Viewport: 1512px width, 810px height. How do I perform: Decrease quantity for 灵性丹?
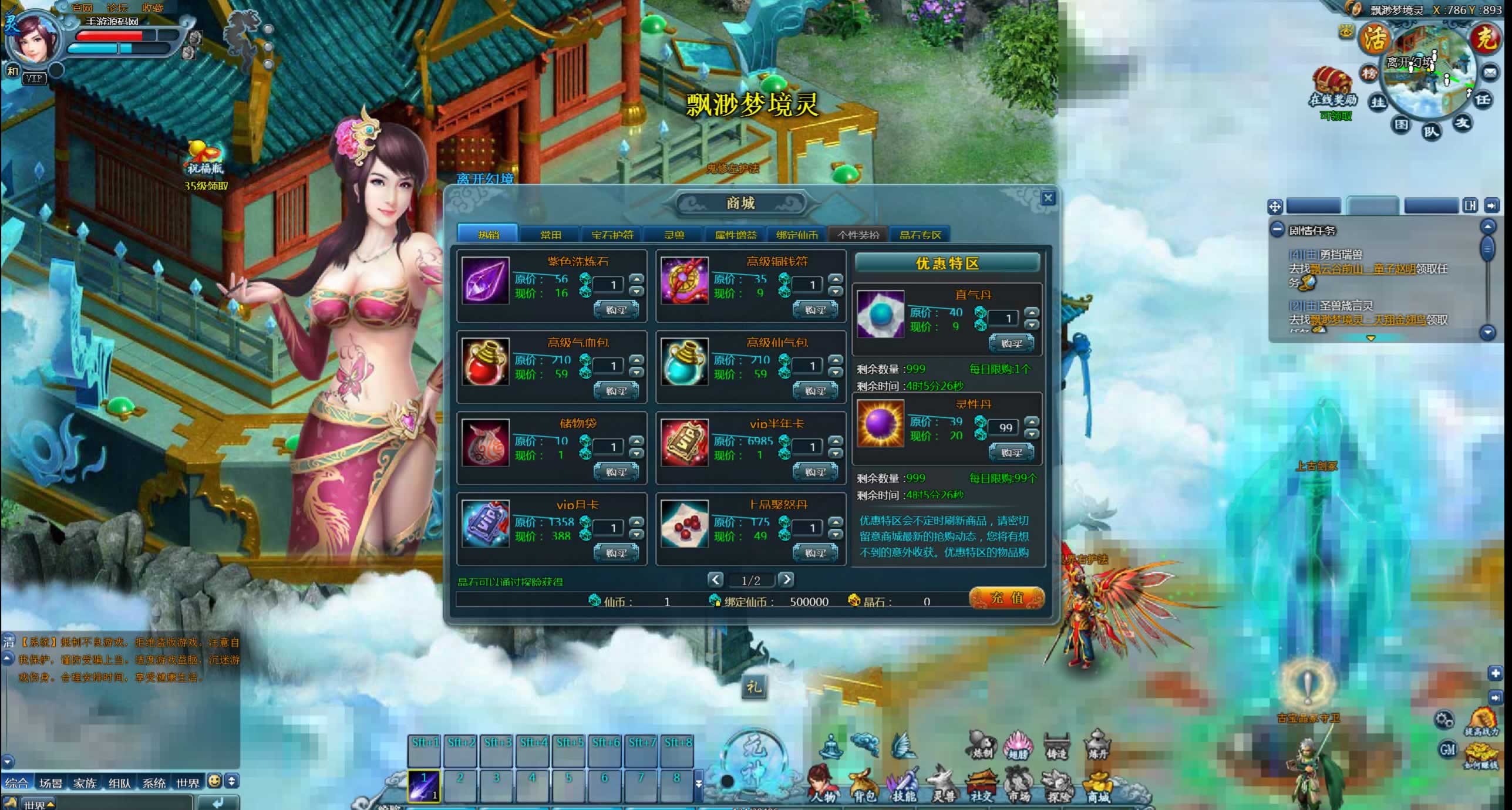[x=1032, y=434]
